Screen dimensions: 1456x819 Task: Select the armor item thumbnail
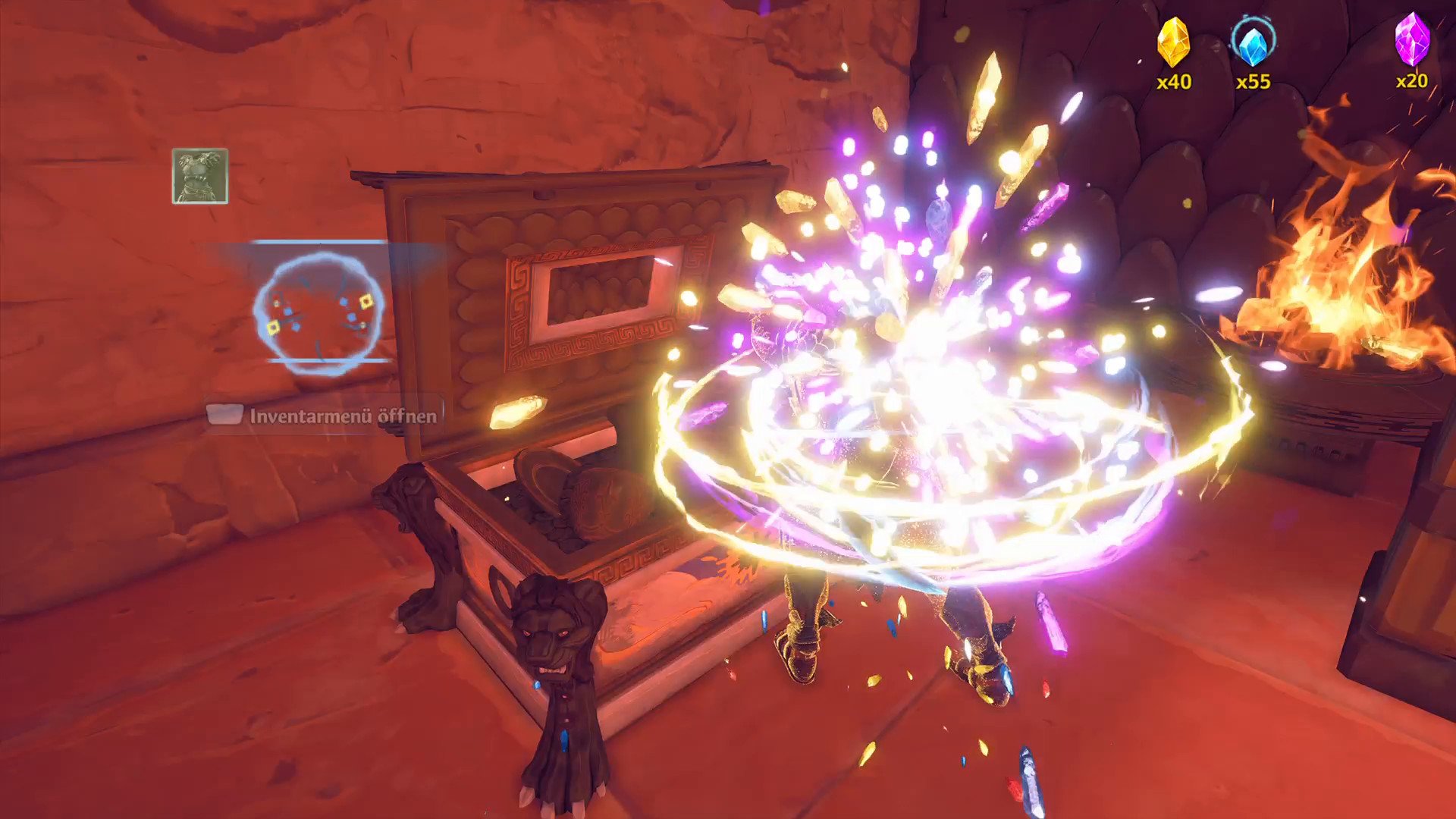tap(200, 176)
